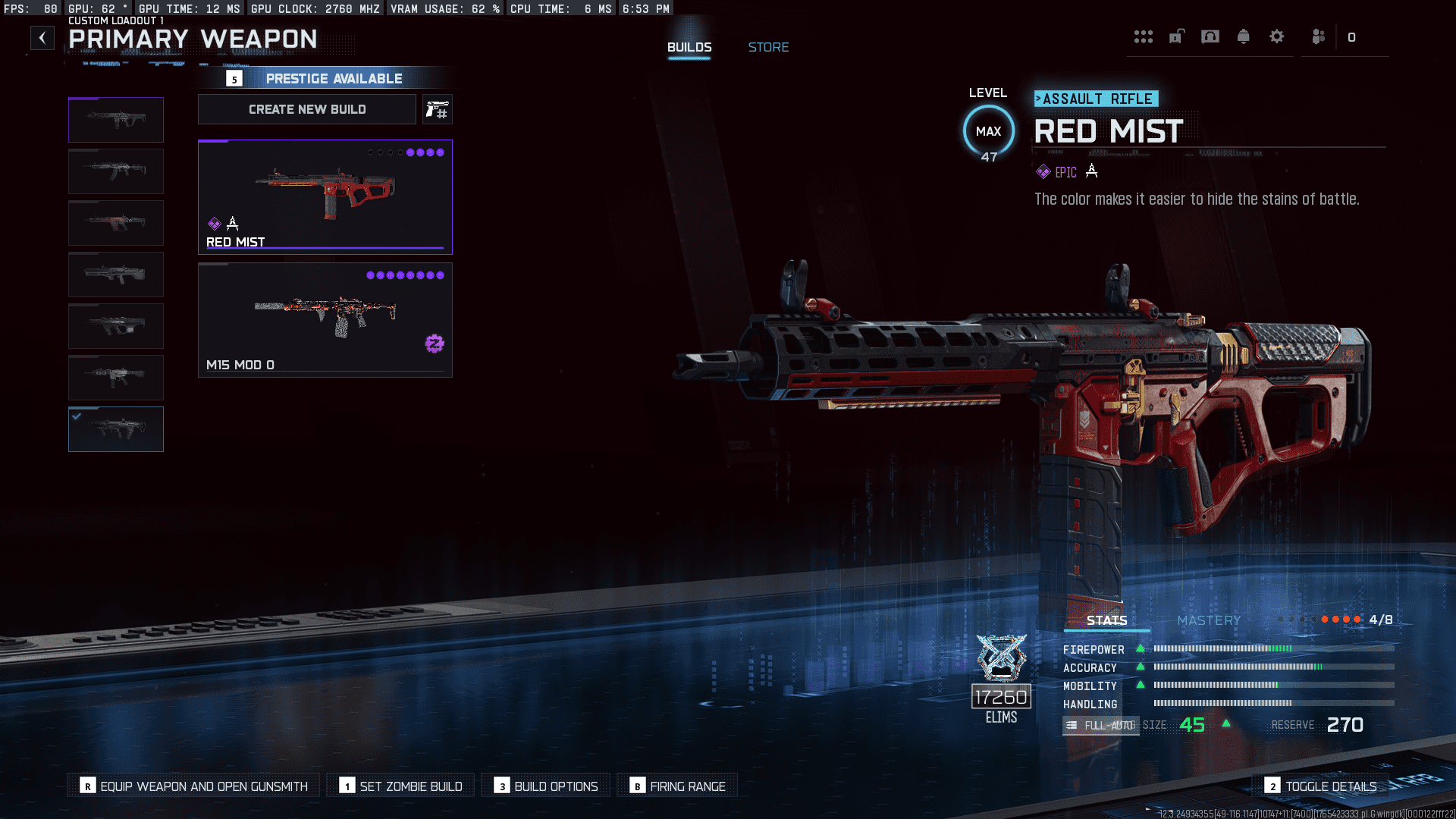The image size is (1456, 819).
Task: Equip weapon and open Gunsmith
Action: pyautogui.click(x=194, y=786)
